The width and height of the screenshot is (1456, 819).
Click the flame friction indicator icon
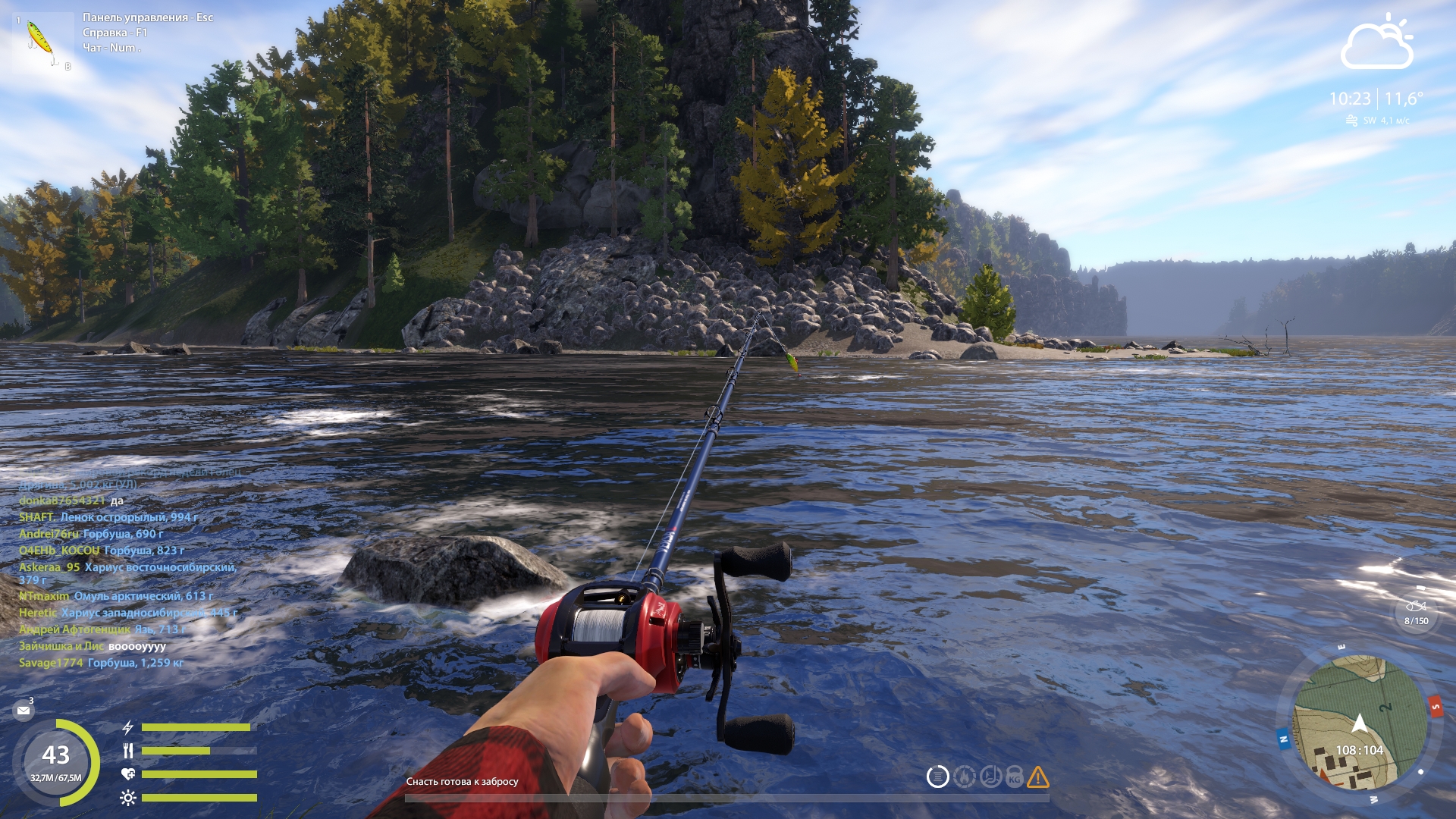(964, 777)
